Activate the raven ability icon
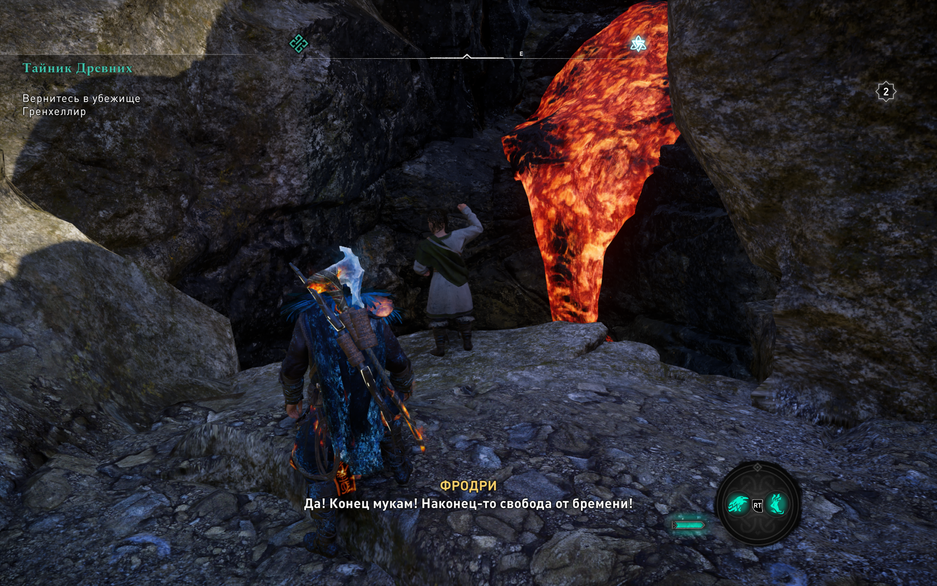 [736, 504]
